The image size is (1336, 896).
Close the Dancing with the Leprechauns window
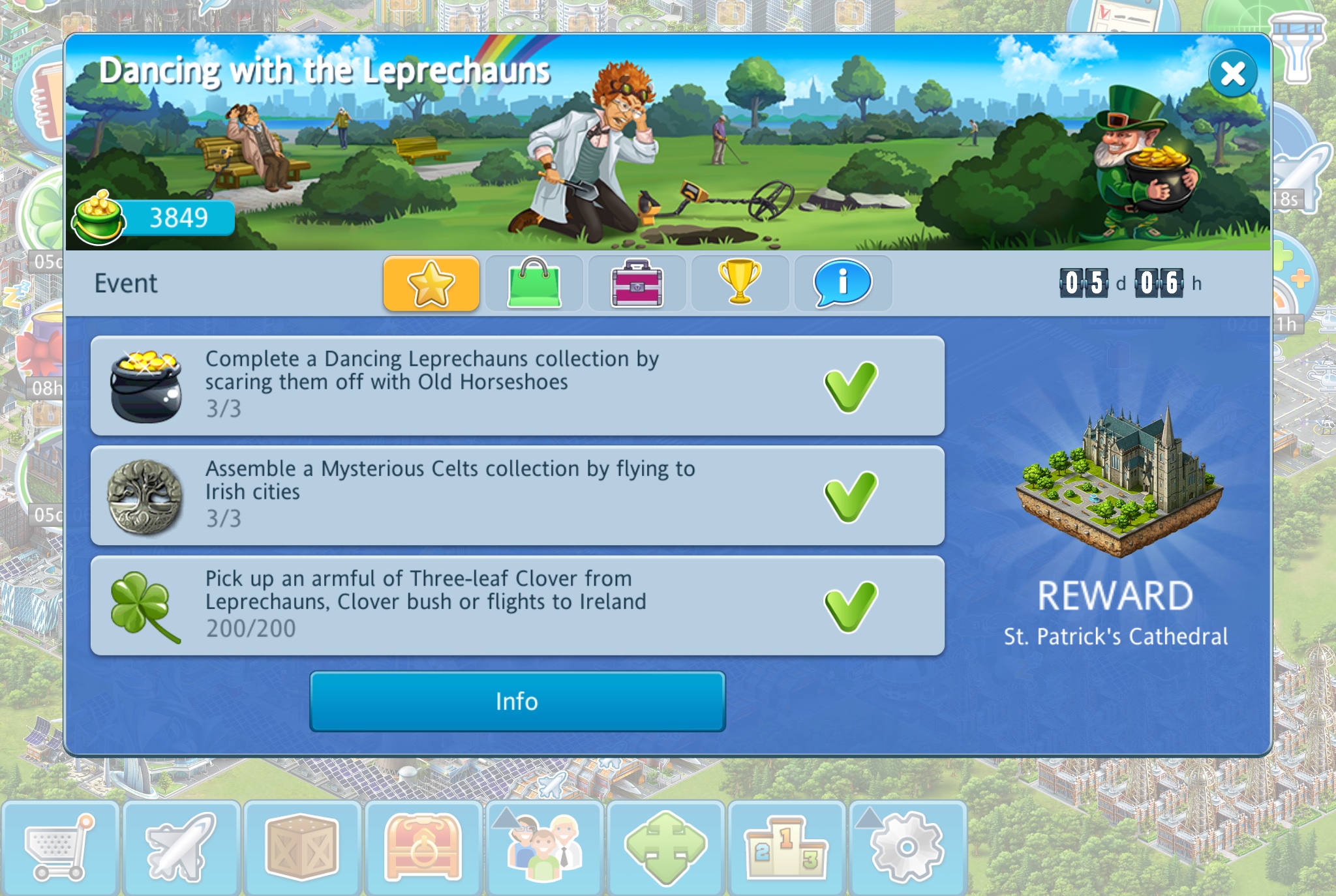click(1232, 74)
